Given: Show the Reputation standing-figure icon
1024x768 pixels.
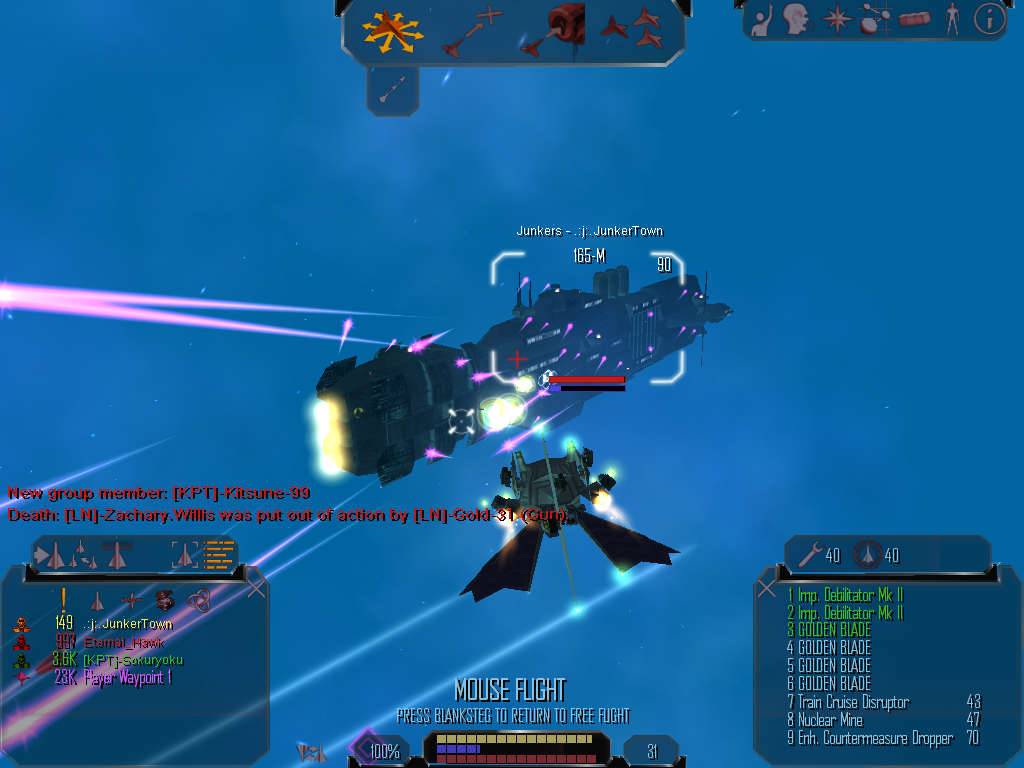Looking at the screenshot, I should point(952,18).
